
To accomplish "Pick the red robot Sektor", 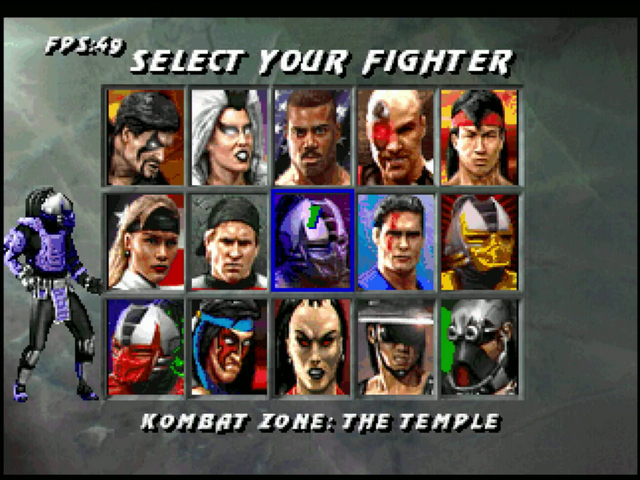I will 146,346.
